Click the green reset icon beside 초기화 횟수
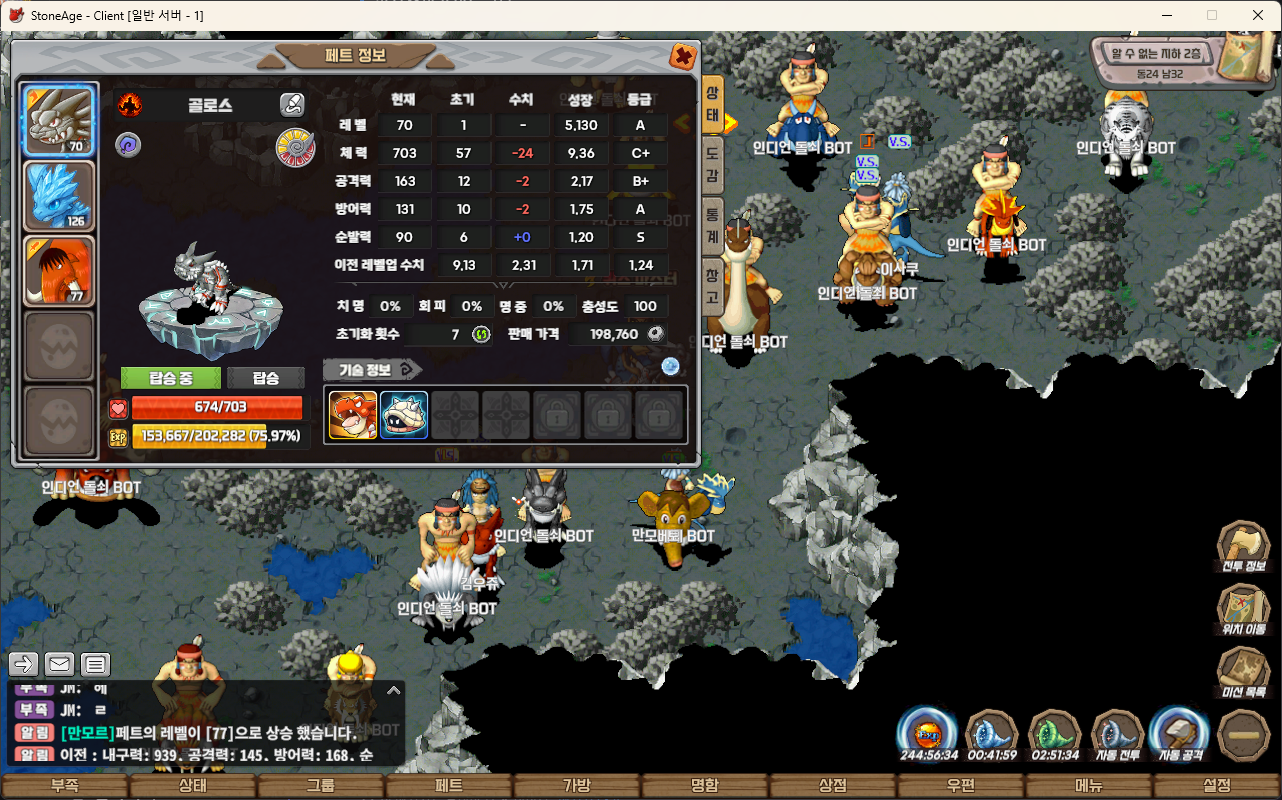1282x800 pixels. tap(481, 334)
